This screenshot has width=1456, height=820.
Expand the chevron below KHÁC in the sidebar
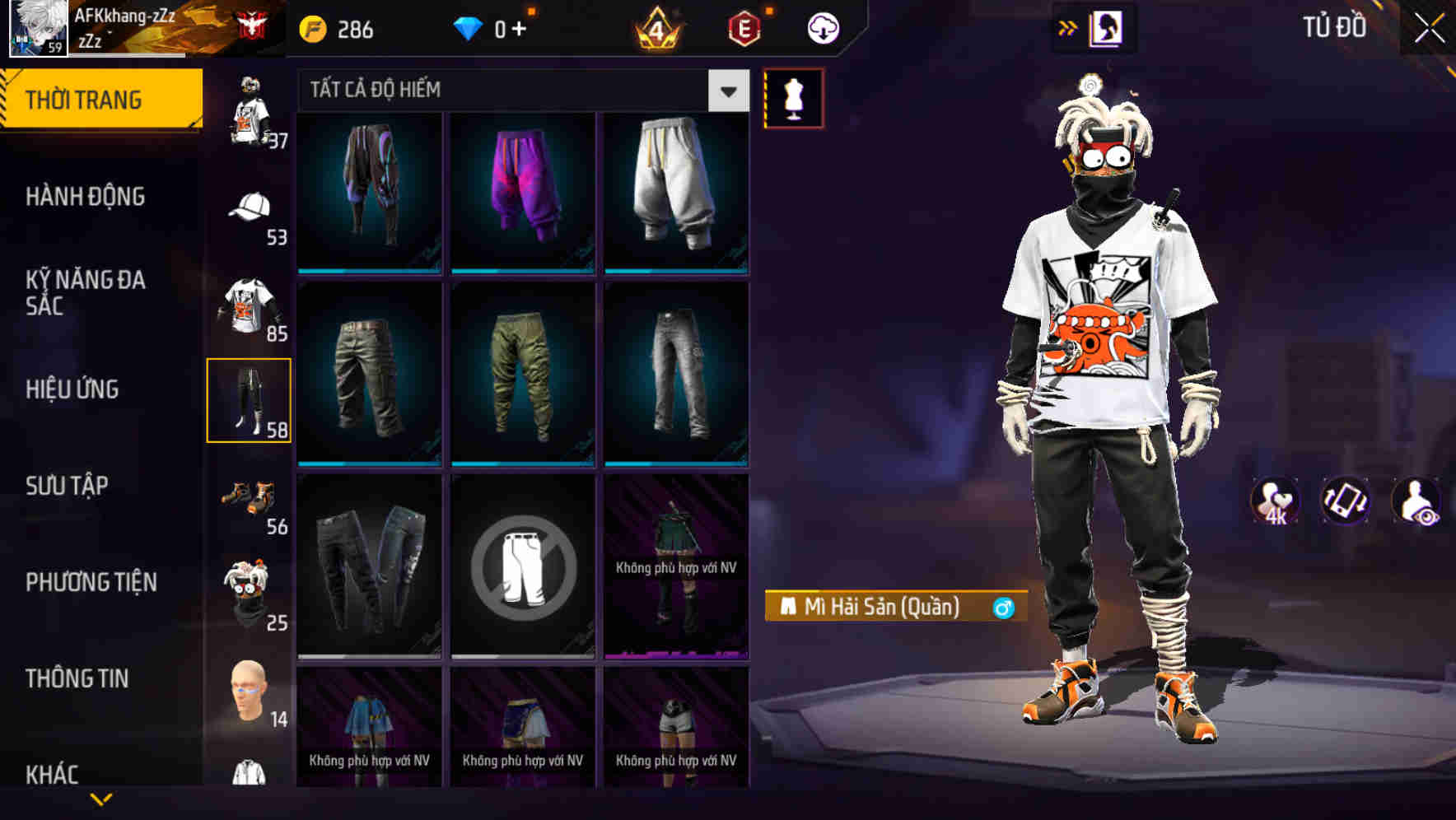click(99, 799)
